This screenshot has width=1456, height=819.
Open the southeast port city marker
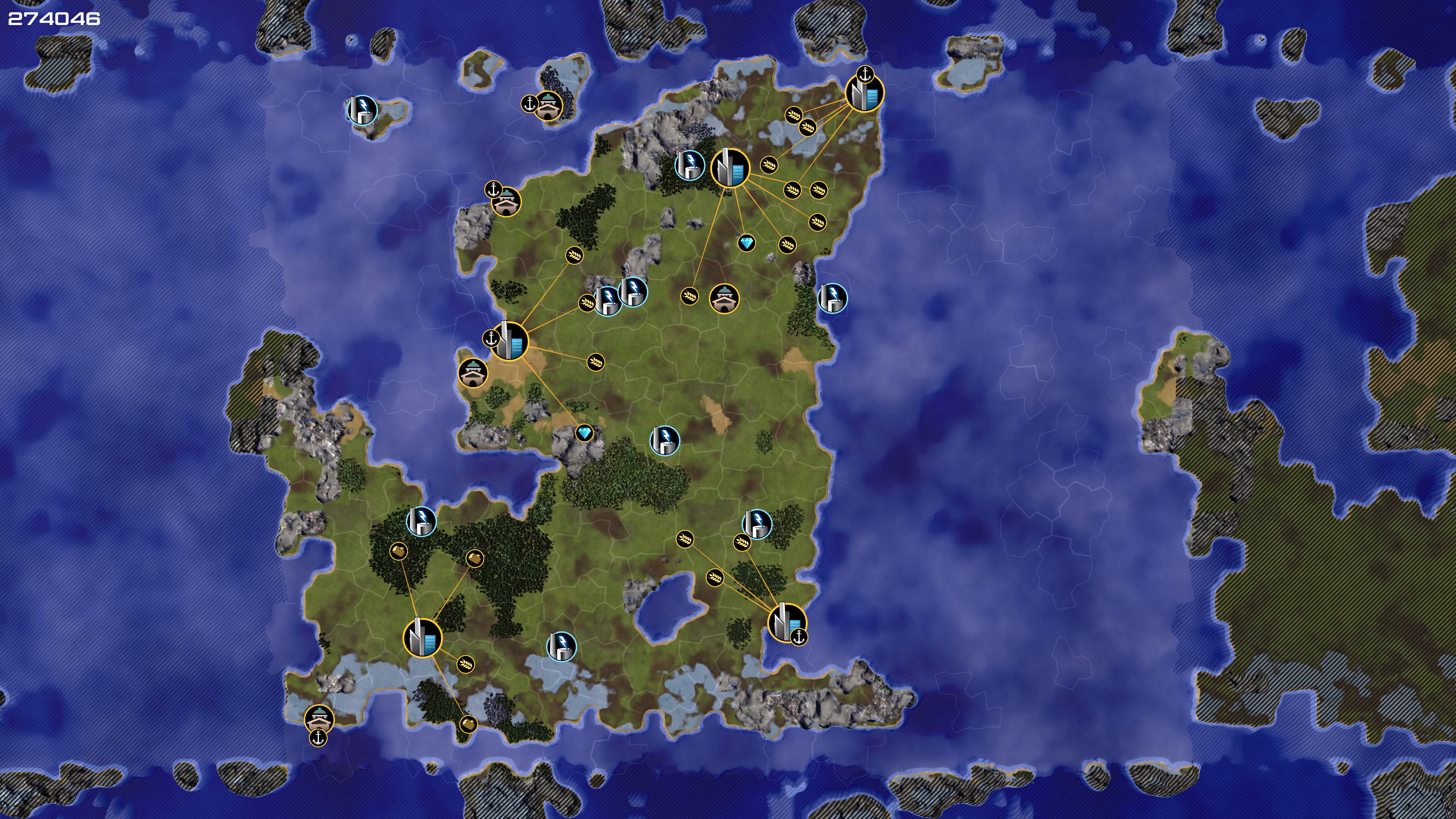point(786,622)
